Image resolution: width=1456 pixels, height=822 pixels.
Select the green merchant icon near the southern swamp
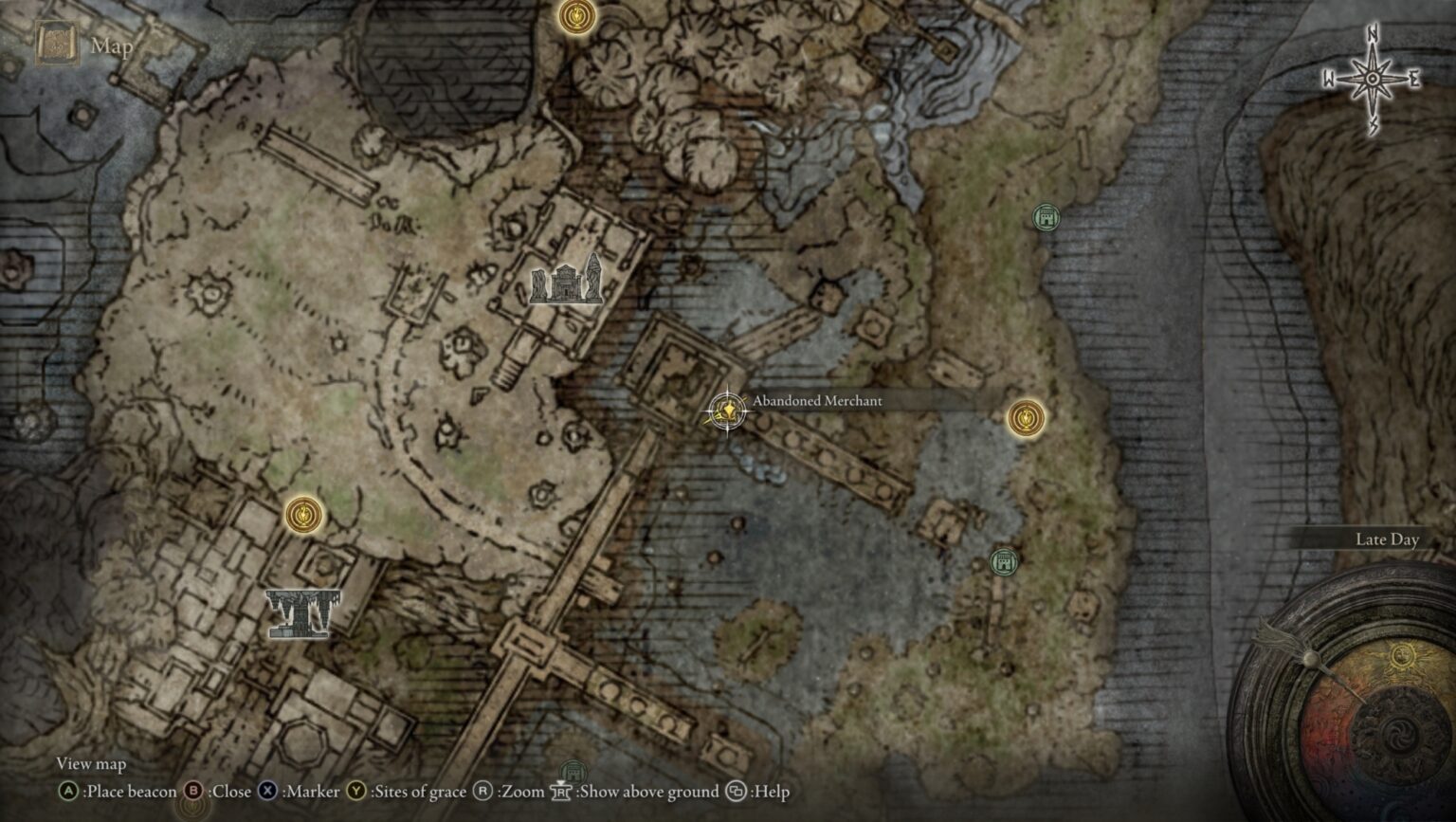point(1003,561)
